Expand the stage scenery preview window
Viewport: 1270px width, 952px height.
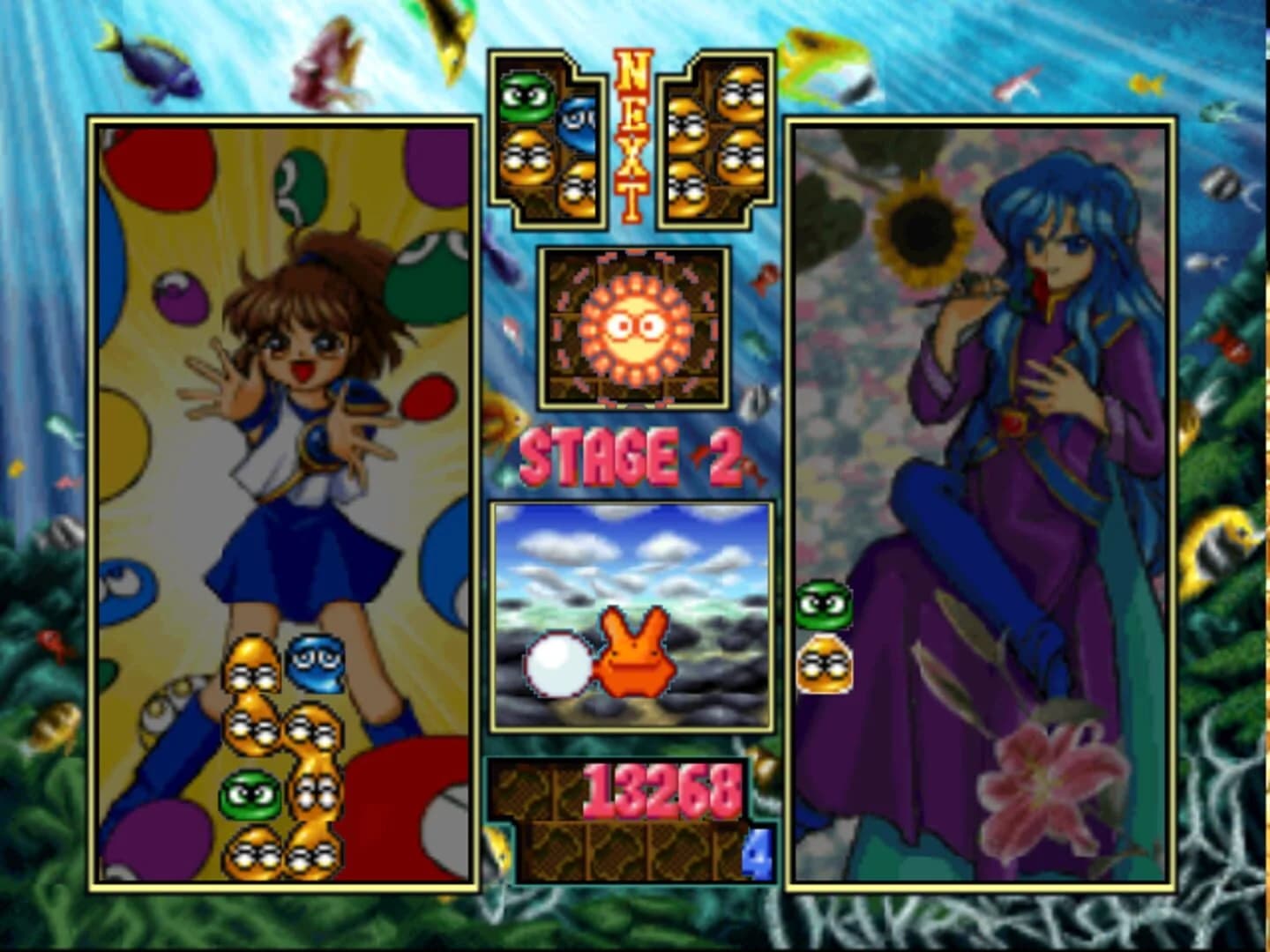pyautogui.click(x=631, y=617)
